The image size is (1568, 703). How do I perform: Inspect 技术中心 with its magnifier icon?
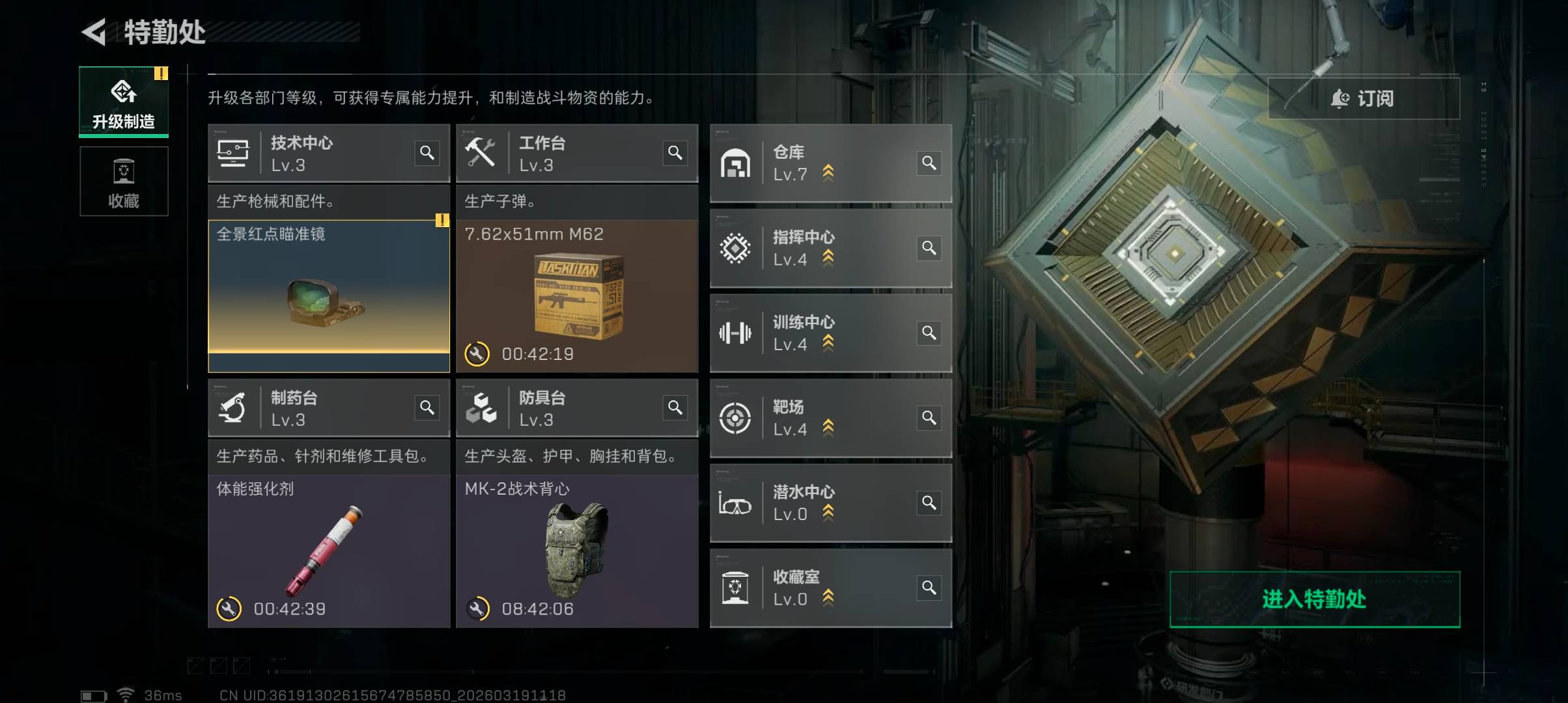(427, 153)
